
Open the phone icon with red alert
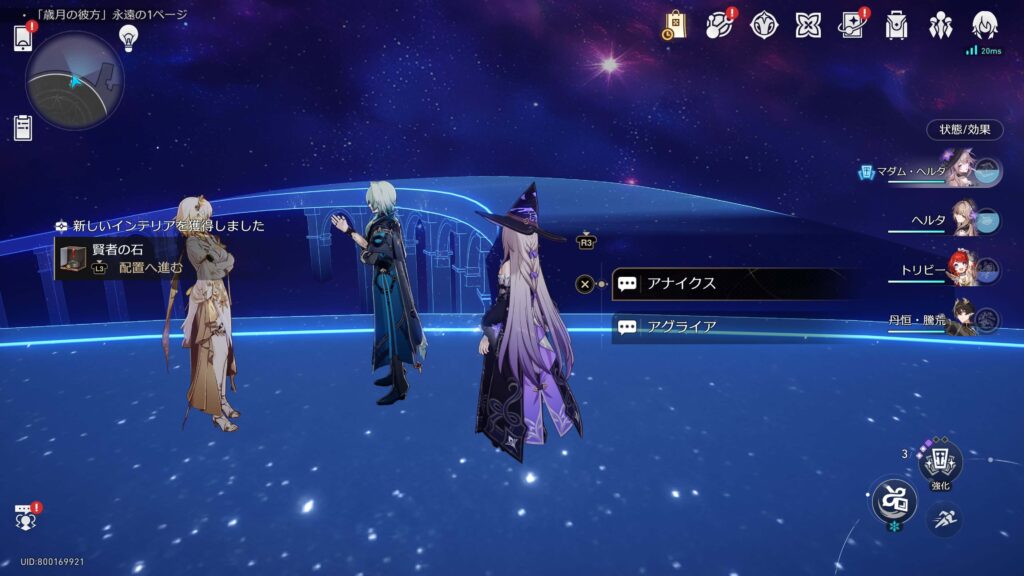pos(23,37)
